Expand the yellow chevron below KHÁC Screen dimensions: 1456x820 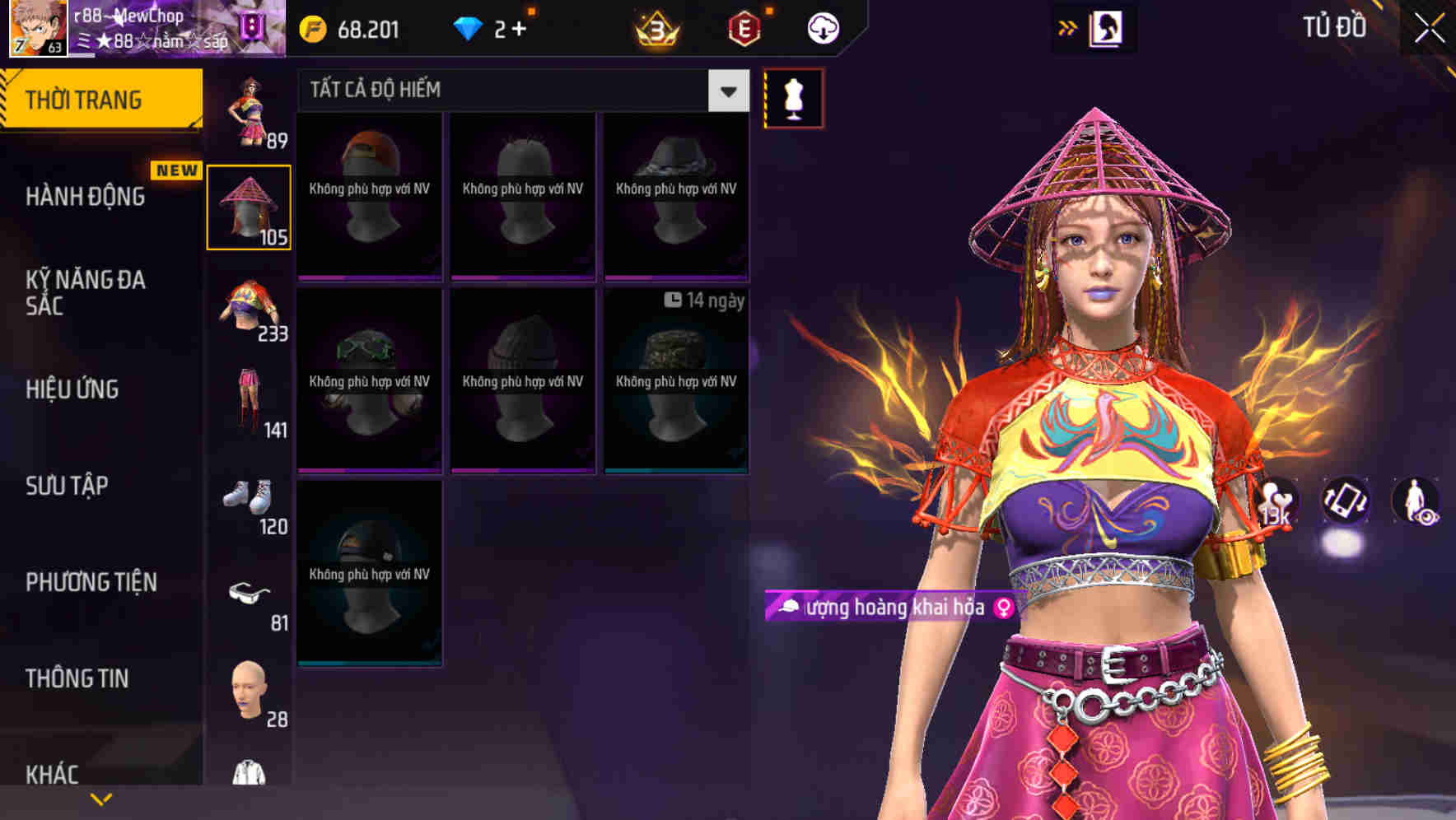pyautogui.click(x=102, y=798)
